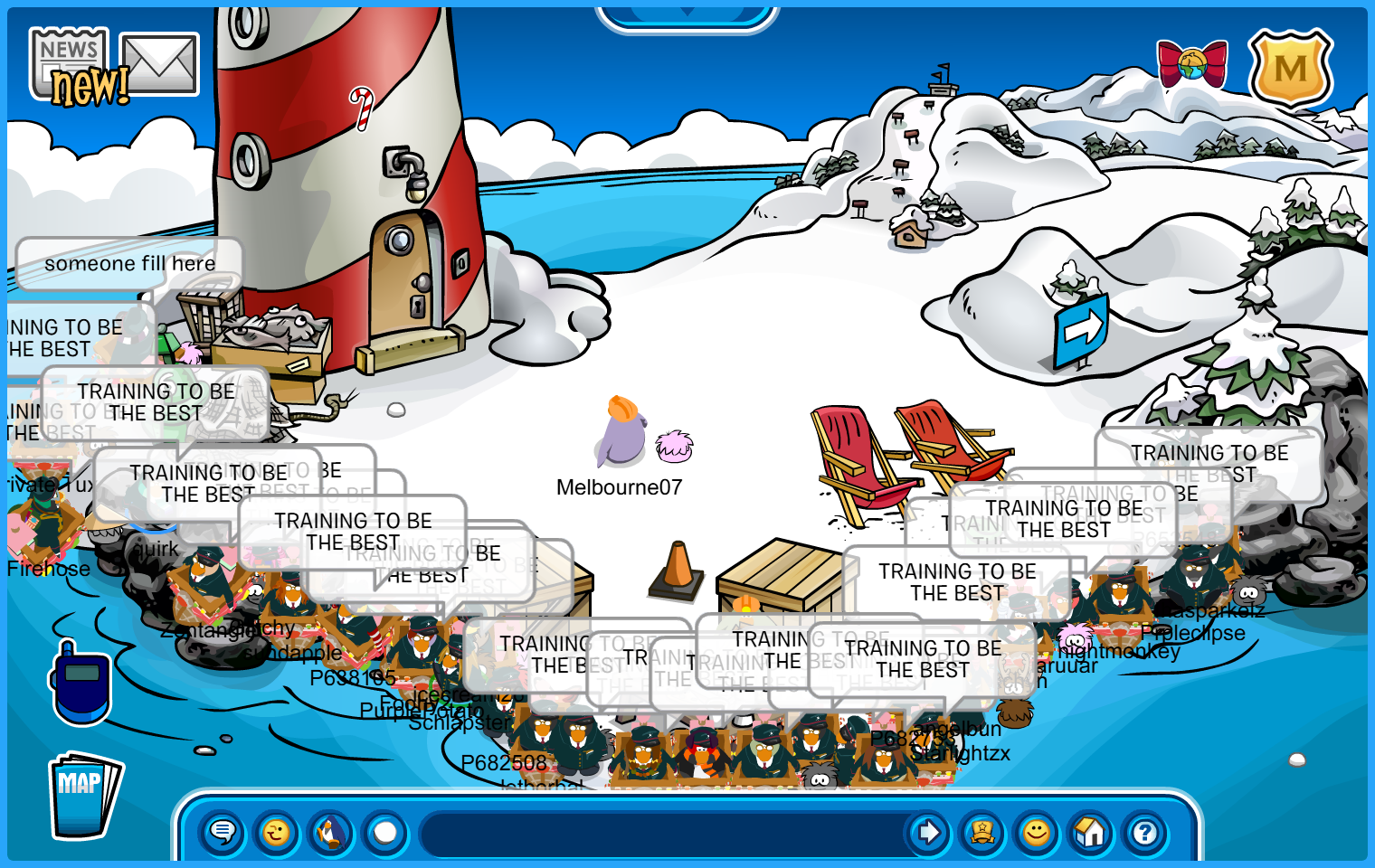The height and width of the screenshot is (868, 1375).
Task: Open the blue spy phone
Action: [81, 685]
